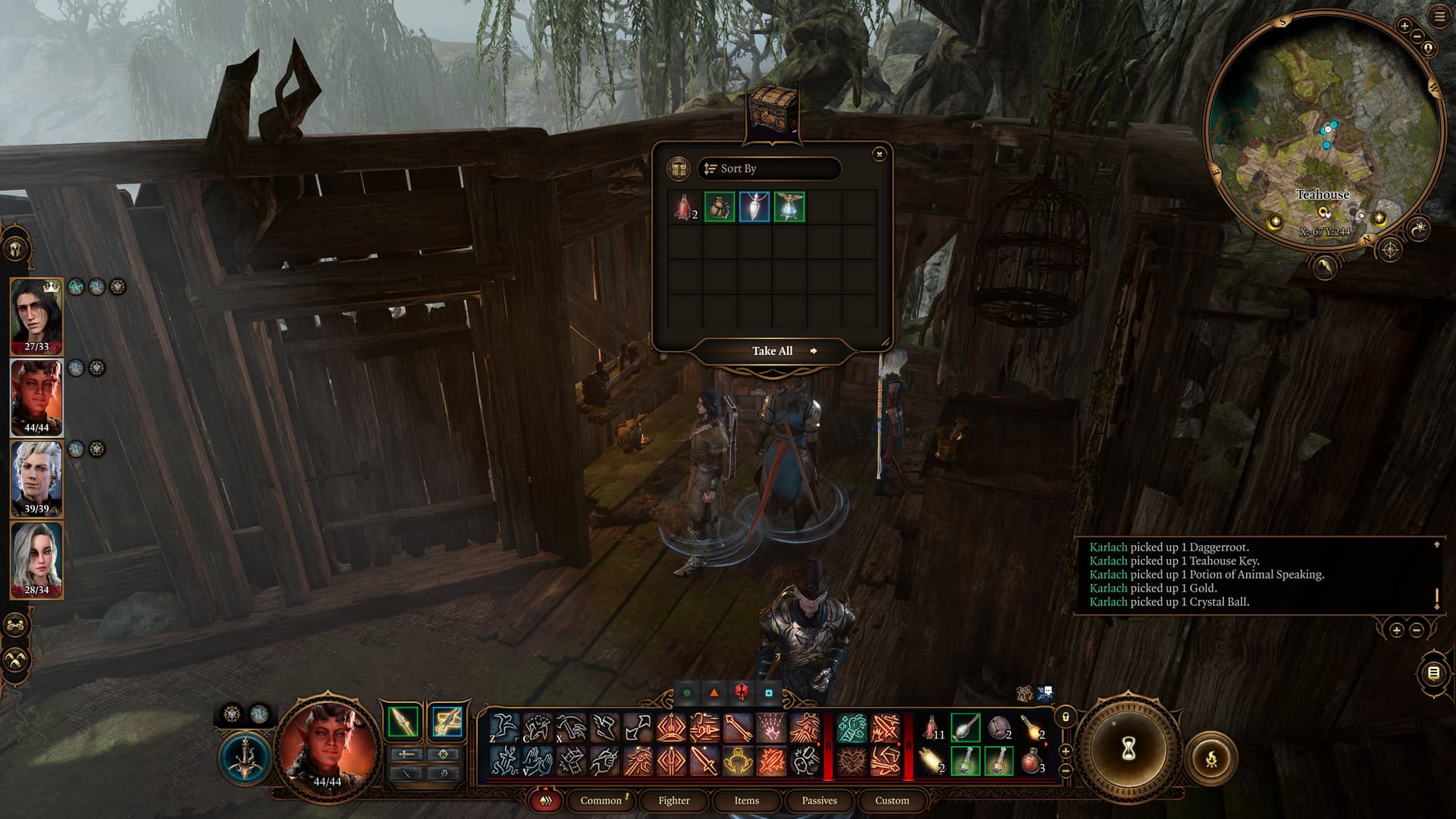Image resolution: width=1456 pixels, height=819 pixels.
Task: Close the chest loot window
Action: click(x=879, y=154)
